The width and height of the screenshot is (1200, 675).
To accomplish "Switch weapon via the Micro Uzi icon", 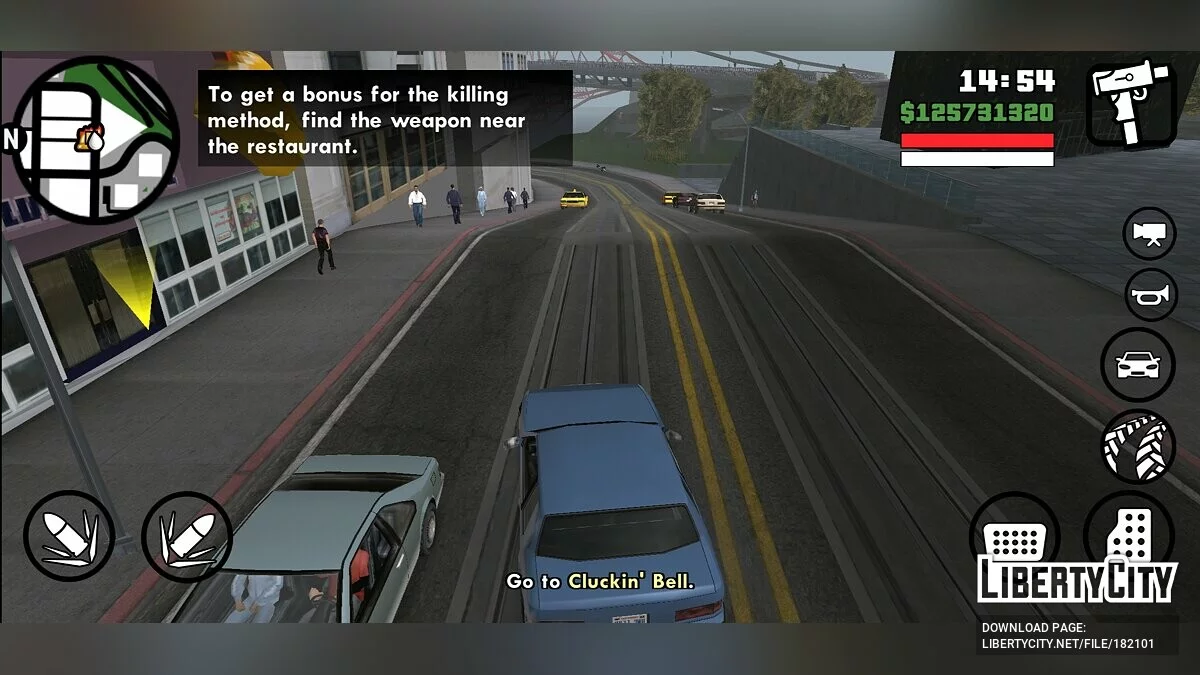I will point(1130,104).
